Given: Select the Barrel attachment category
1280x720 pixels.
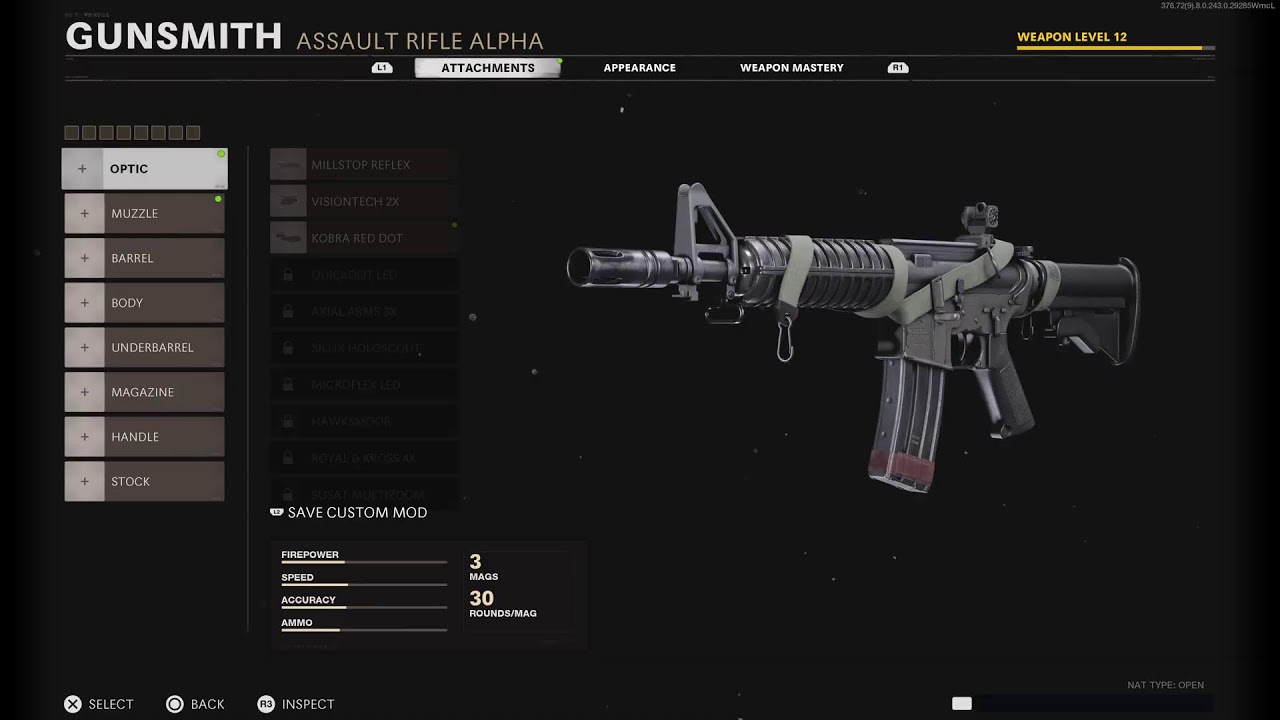Looking at the screenshot, I should point(145,258).
